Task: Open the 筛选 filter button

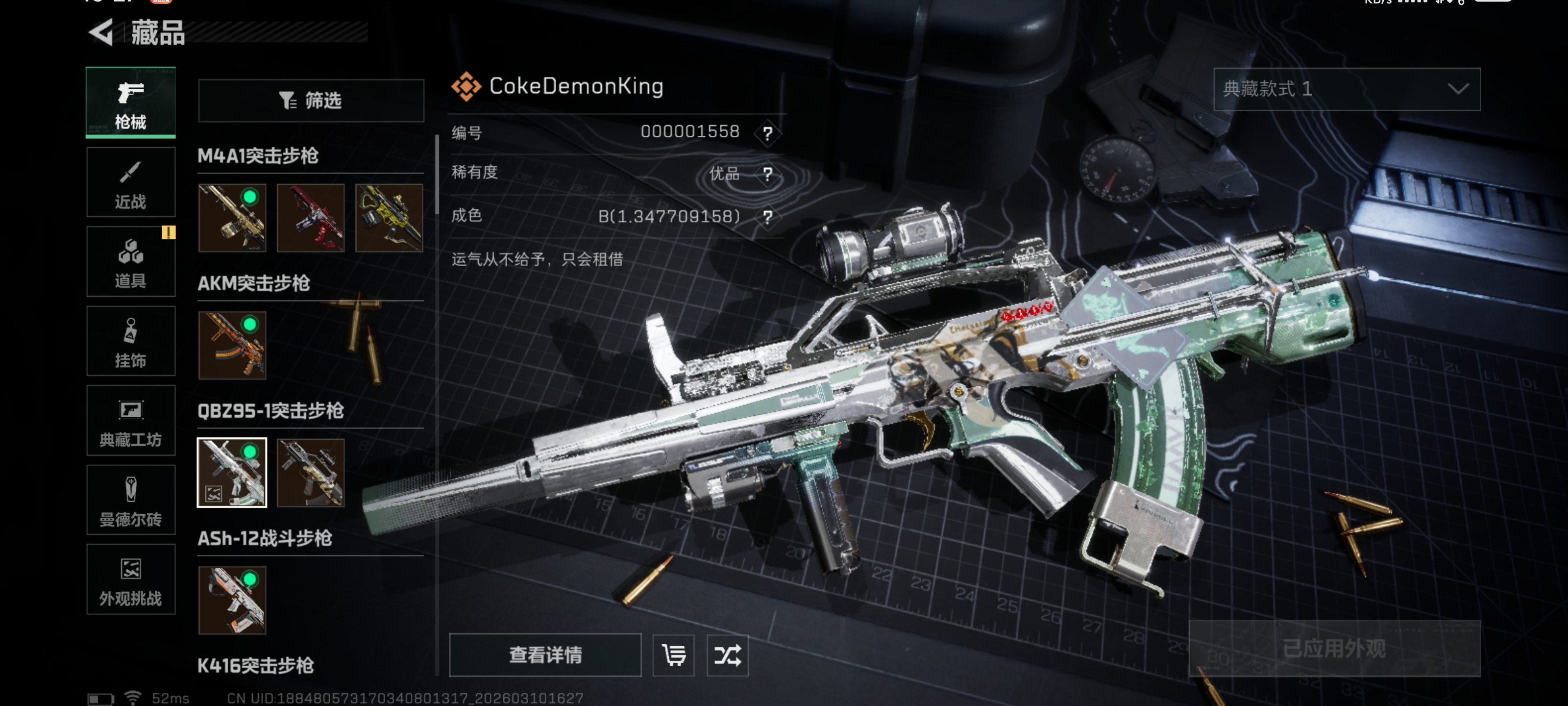Action: (311, 101)
